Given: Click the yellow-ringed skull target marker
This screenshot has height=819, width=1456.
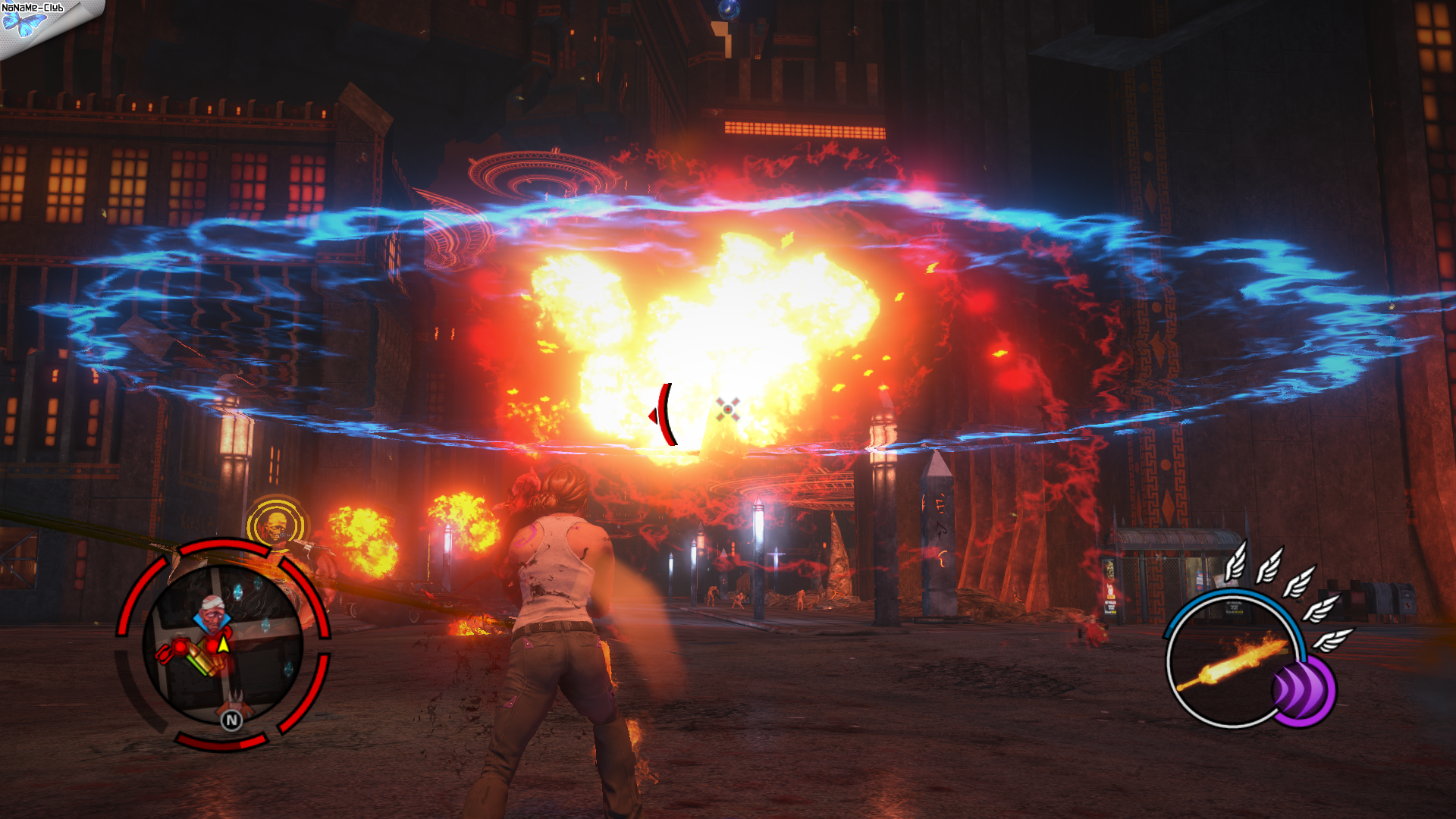Looking at the screenshot, I should coord(275,524).
